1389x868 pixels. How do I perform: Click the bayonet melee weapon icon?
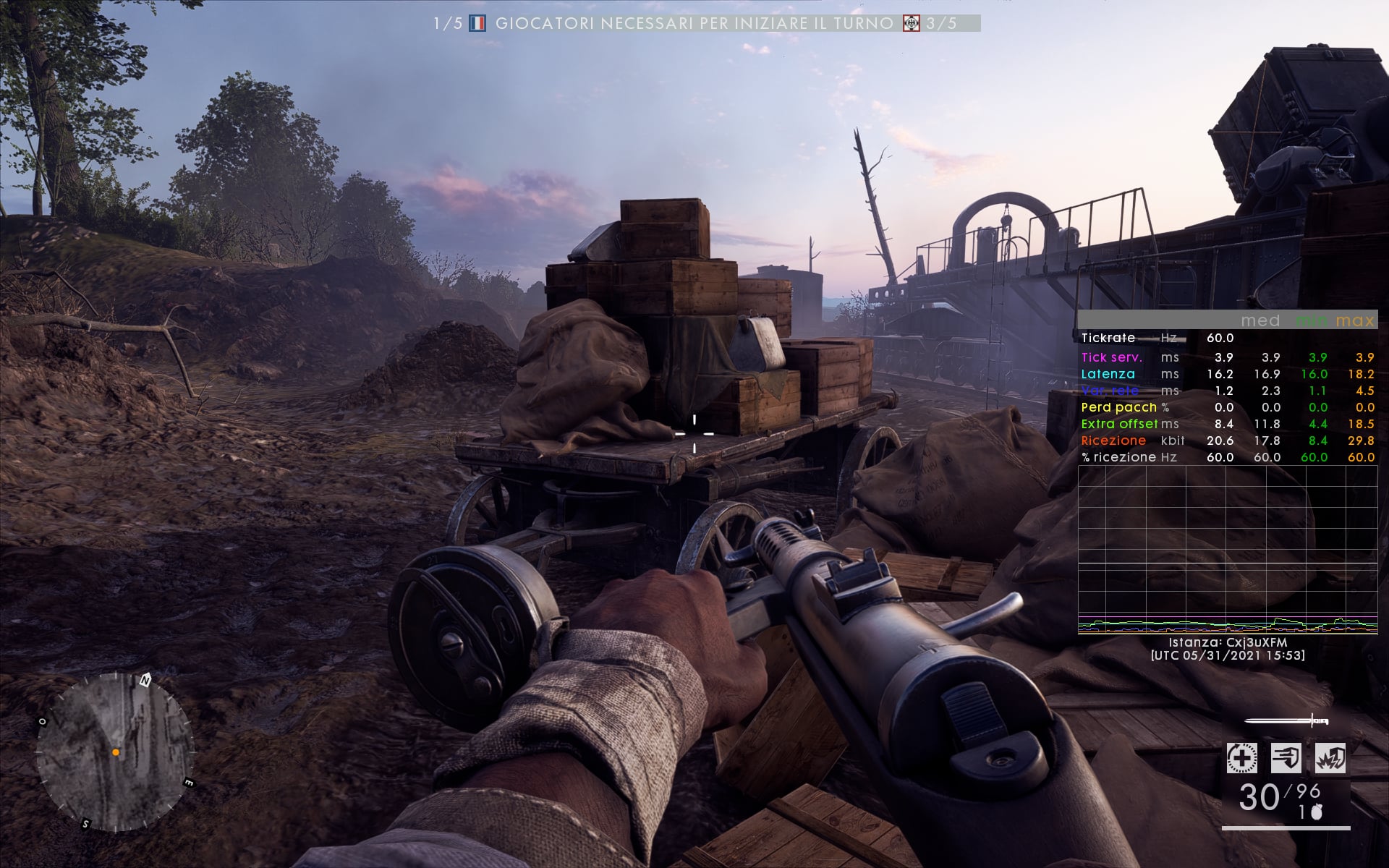point(1288,721)
